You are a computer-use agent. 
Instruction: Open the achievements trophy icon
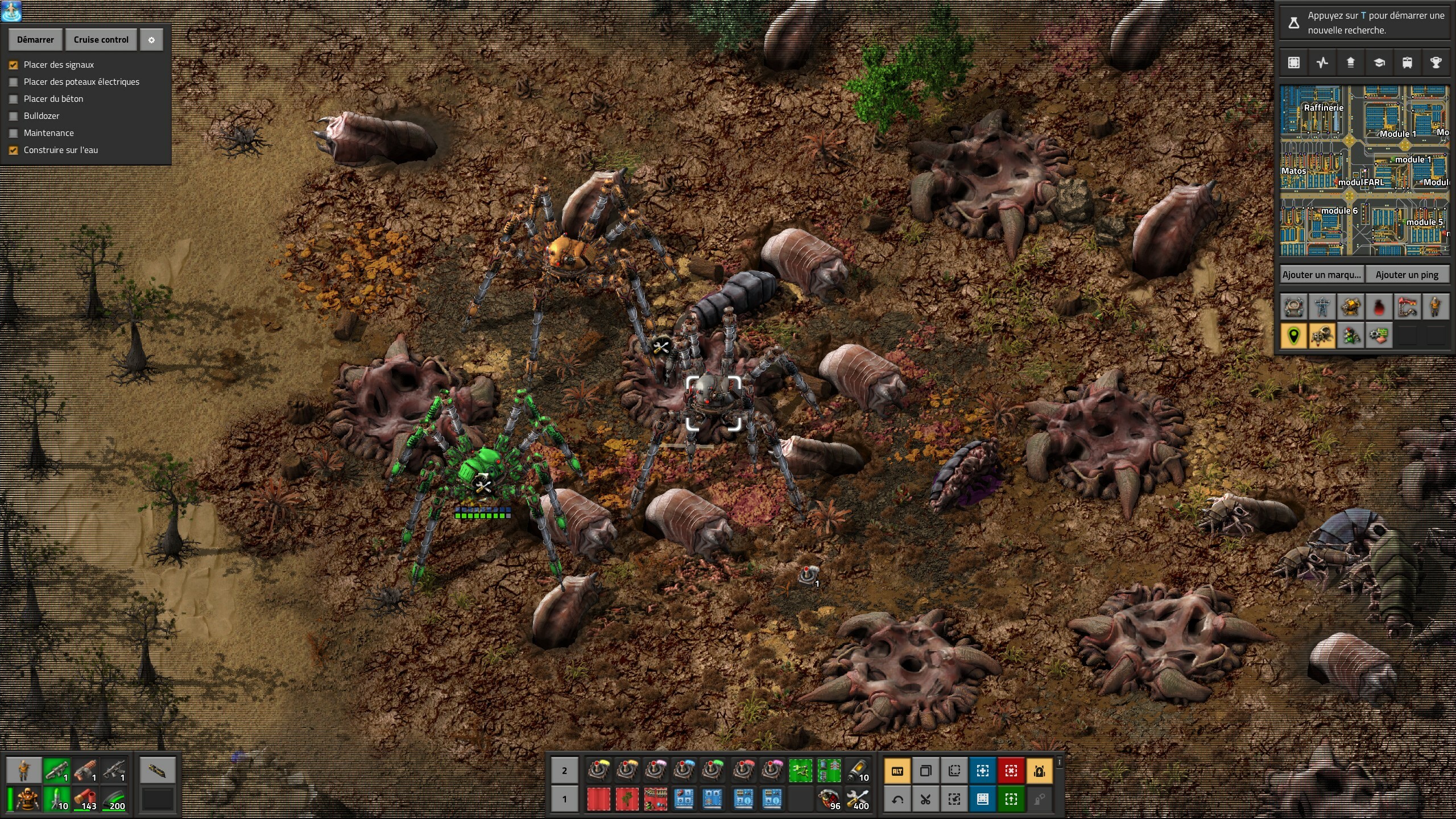pos(1436,63)
